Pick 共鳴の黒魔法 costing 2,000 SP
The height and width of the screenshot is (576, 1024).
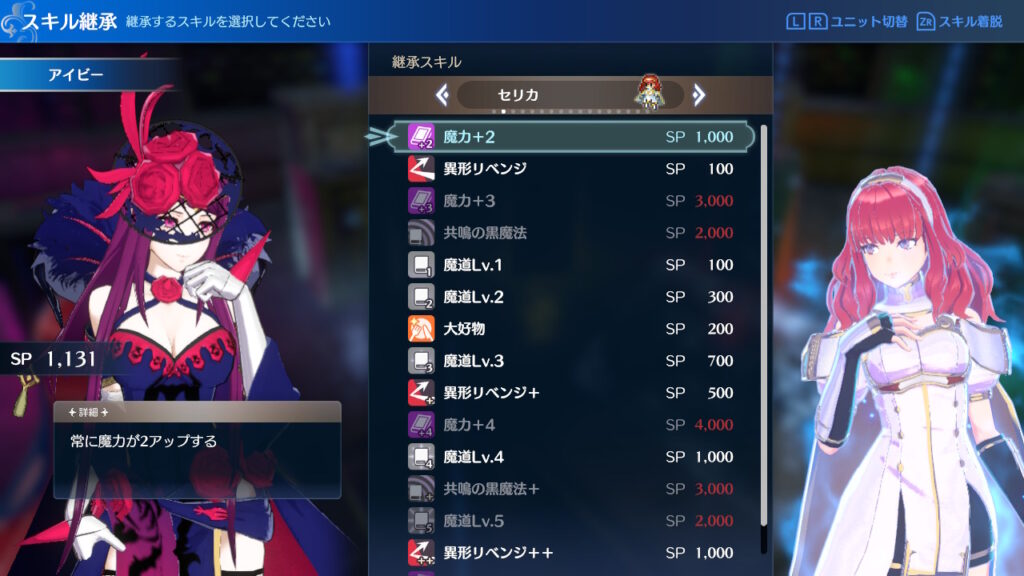[x=570, y=233]
